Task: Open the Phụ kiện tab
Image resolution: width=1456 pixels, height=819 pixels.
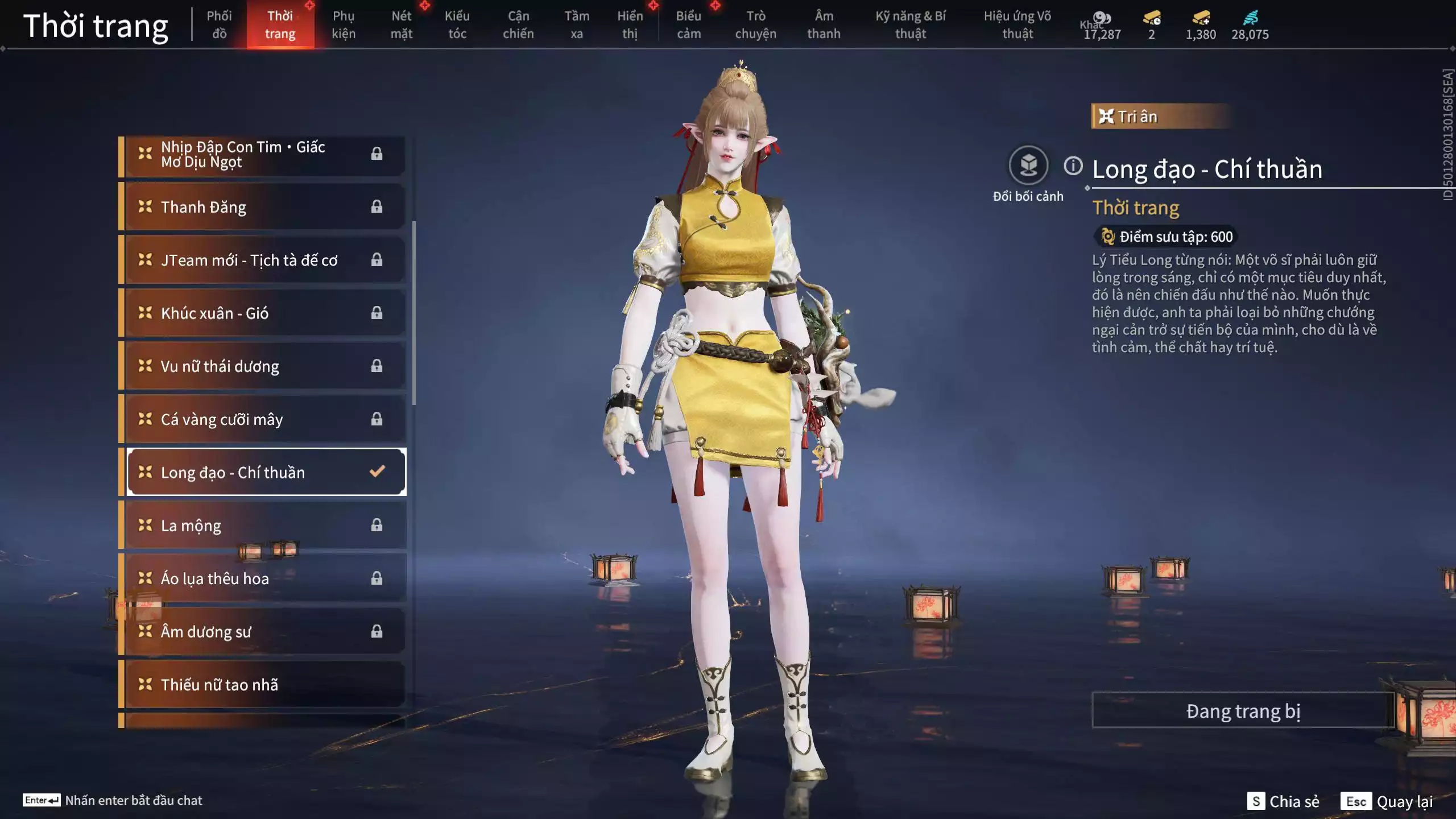Action: click(344, 24)
